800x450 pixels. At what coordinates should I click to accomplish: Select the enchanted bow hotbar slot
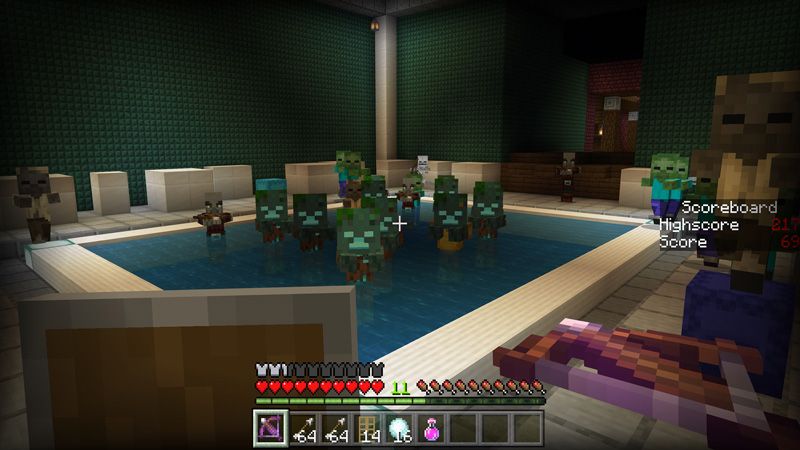[x=270, y=428]
